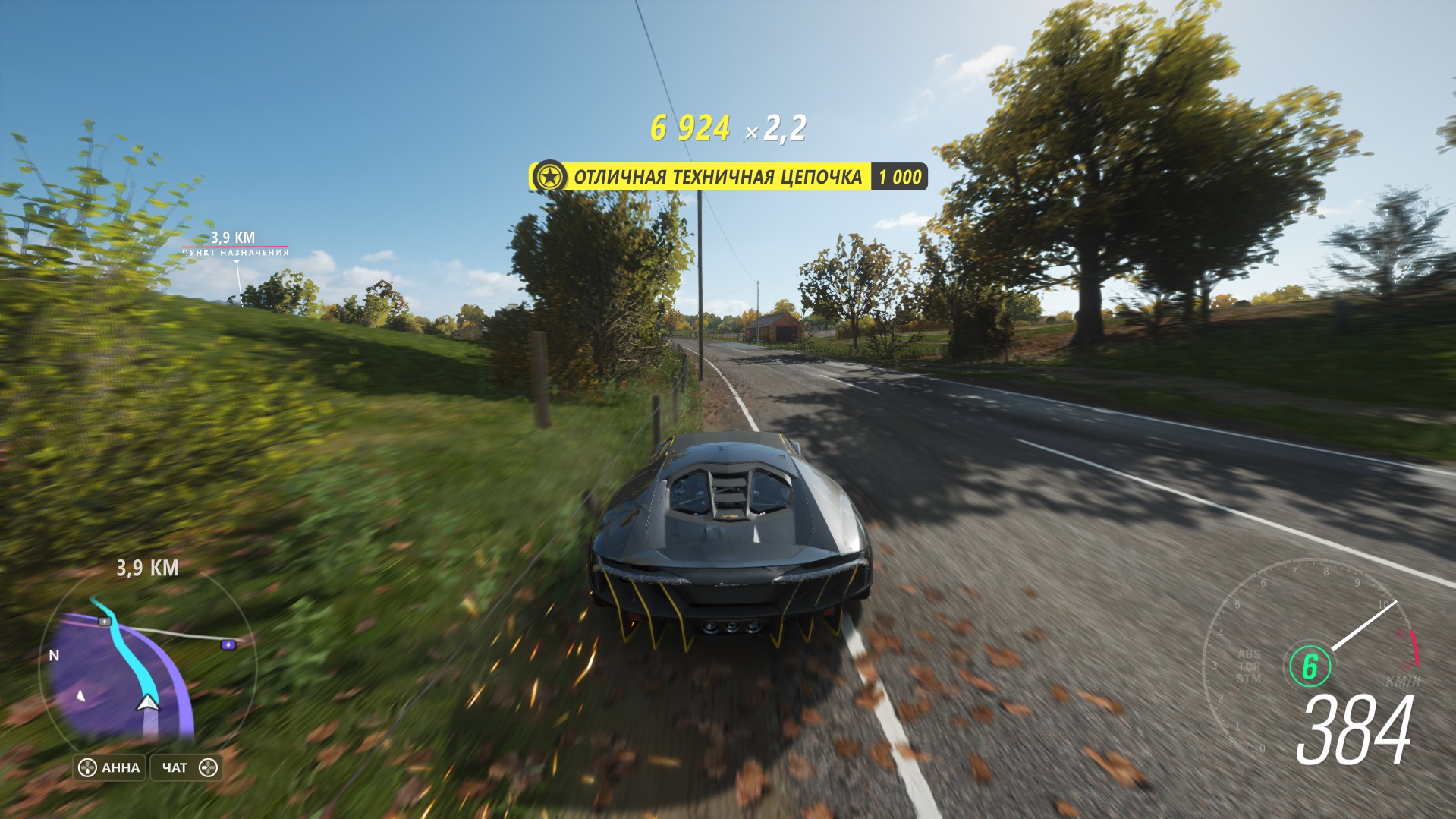Click the ПУНКТ НАЗНАЧЕНИЯ destination waypoint marker
1456x819 pixels.
click(x=235, y=252)
